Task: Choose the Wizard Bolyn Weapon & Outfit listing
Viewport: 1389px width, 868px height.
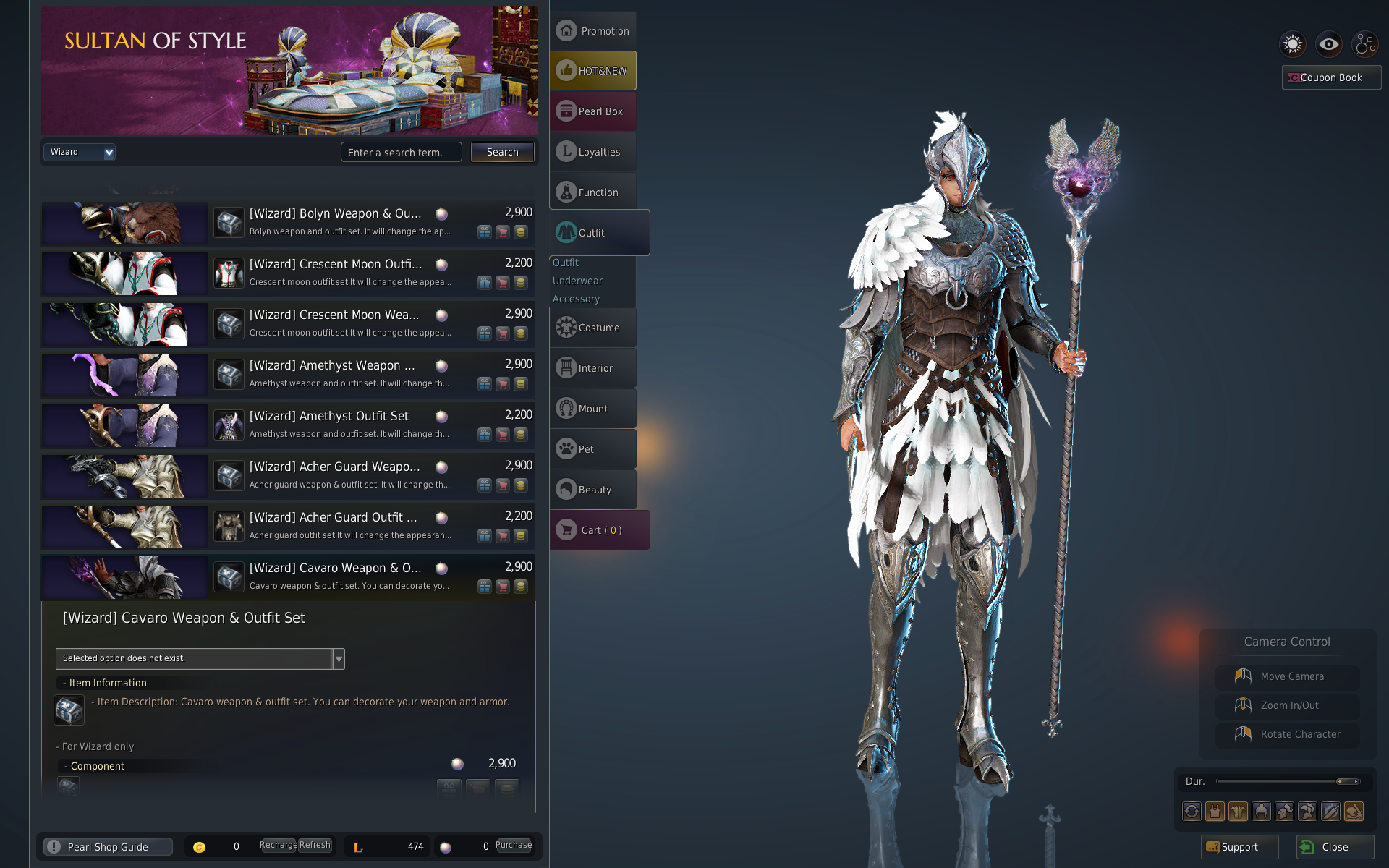Action: pos(335,214)
